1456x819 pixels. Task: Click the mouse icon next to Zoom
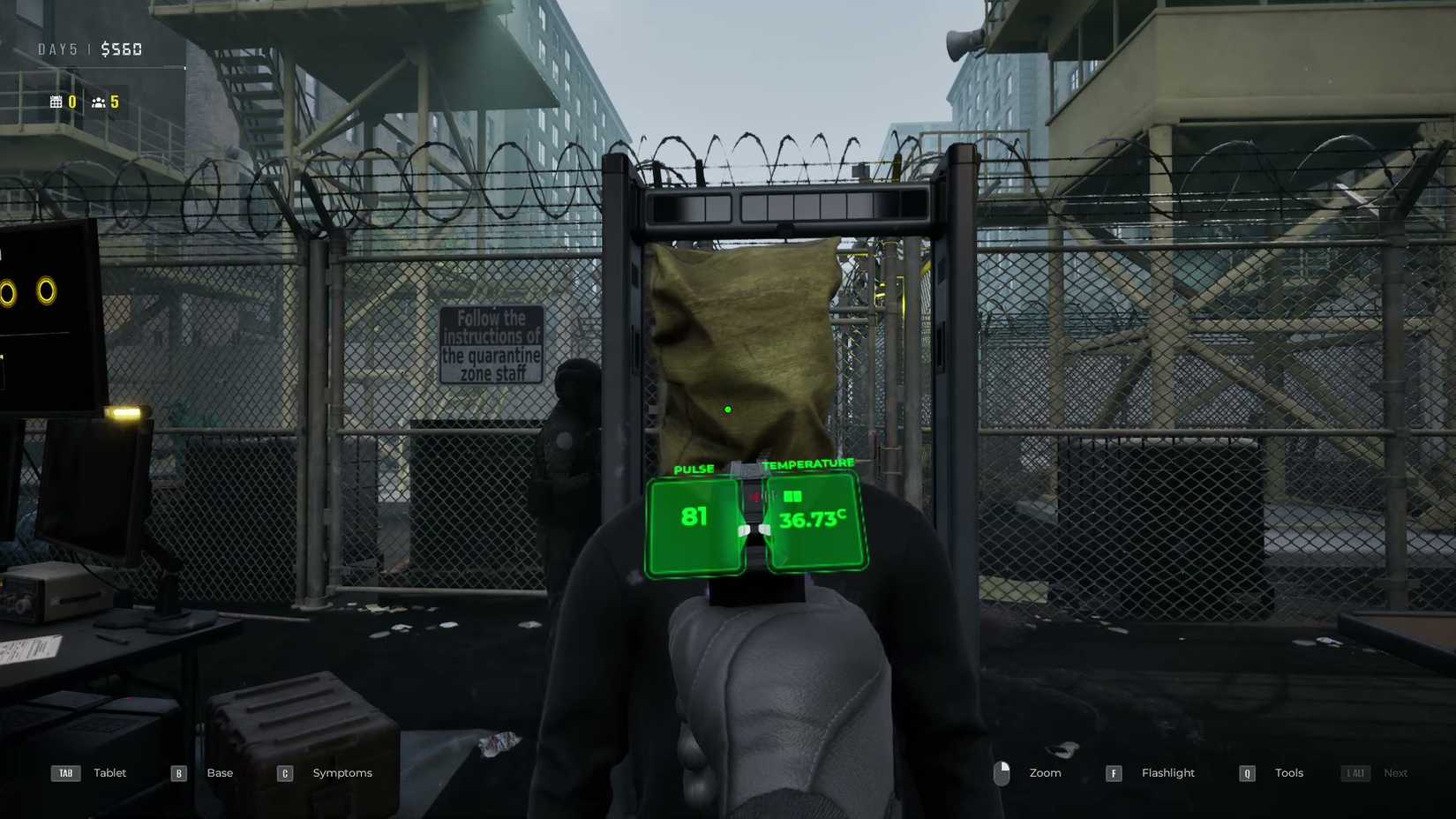coord(1002,772)
